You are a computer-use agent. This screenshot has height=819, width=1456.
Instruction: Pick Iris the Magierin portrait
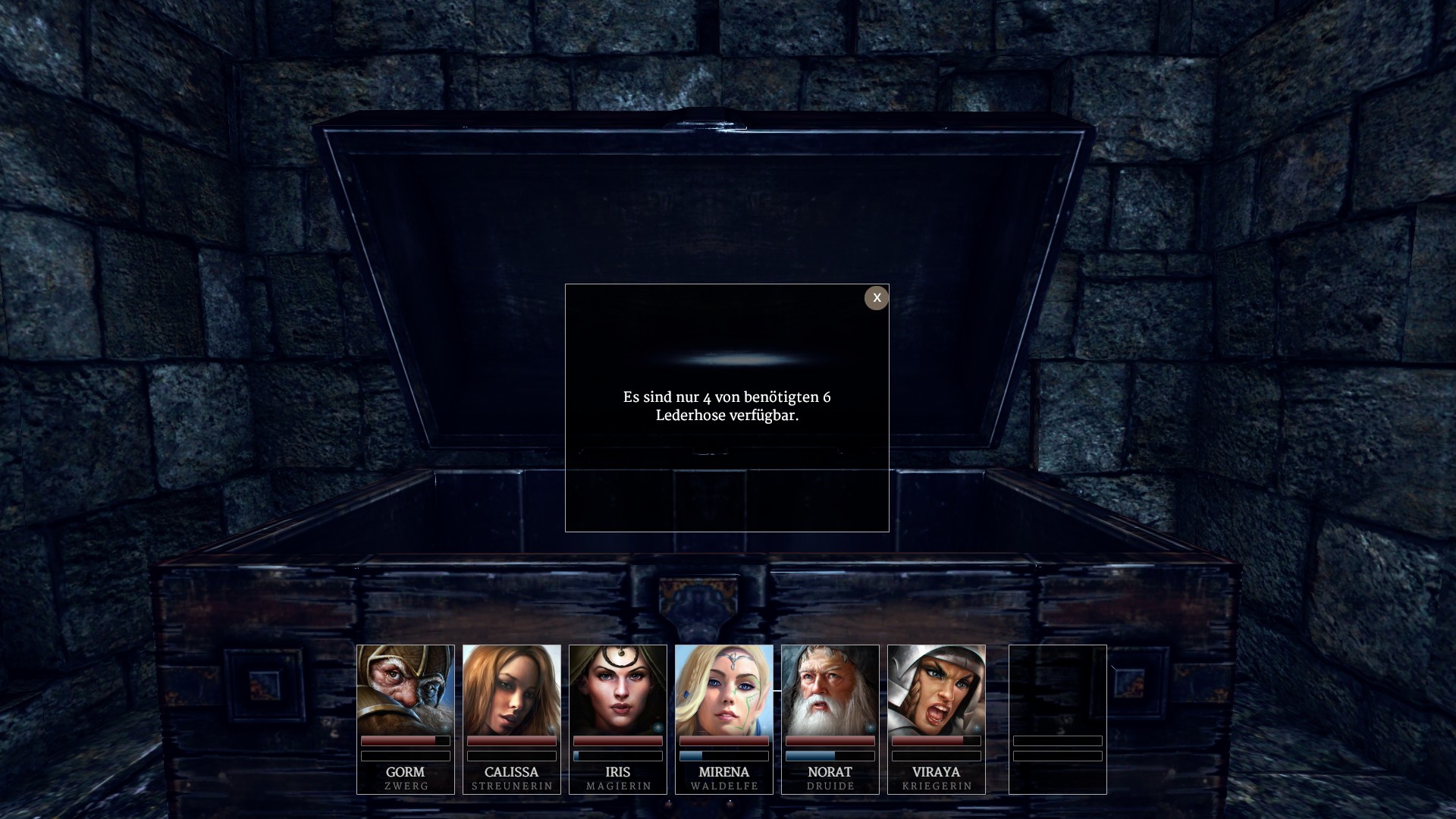click(618, 690)
